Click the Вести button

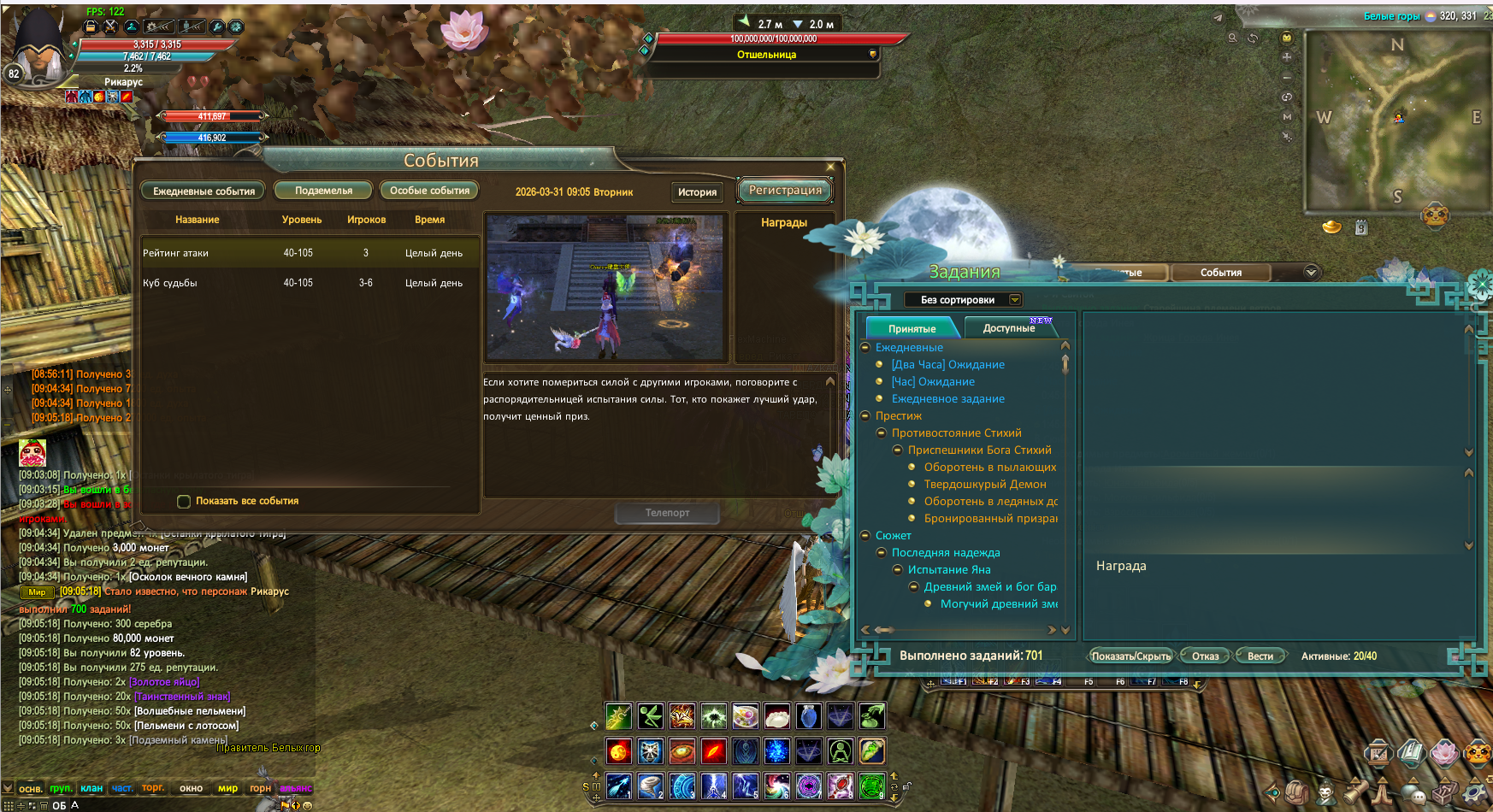click(1260, 656)
